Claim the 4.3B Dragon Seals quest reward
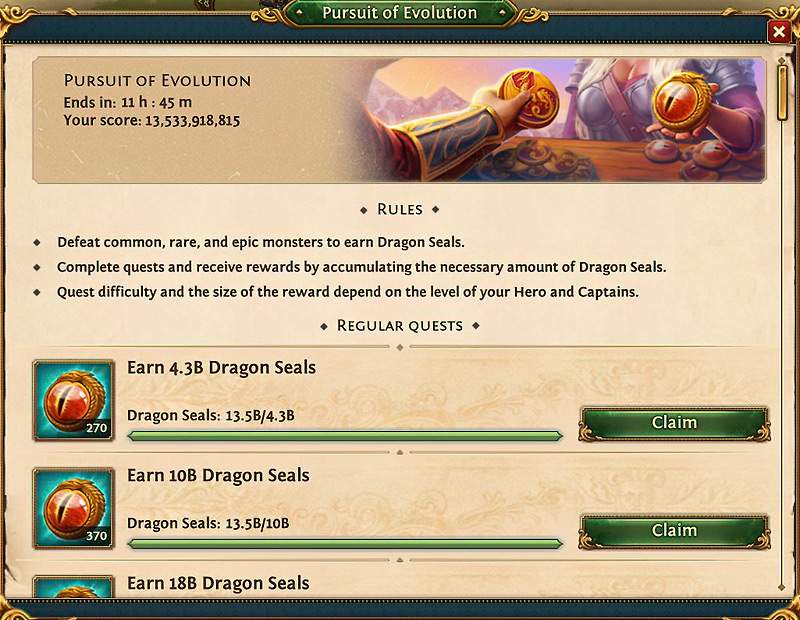The image size is (800, 620). 674,423
